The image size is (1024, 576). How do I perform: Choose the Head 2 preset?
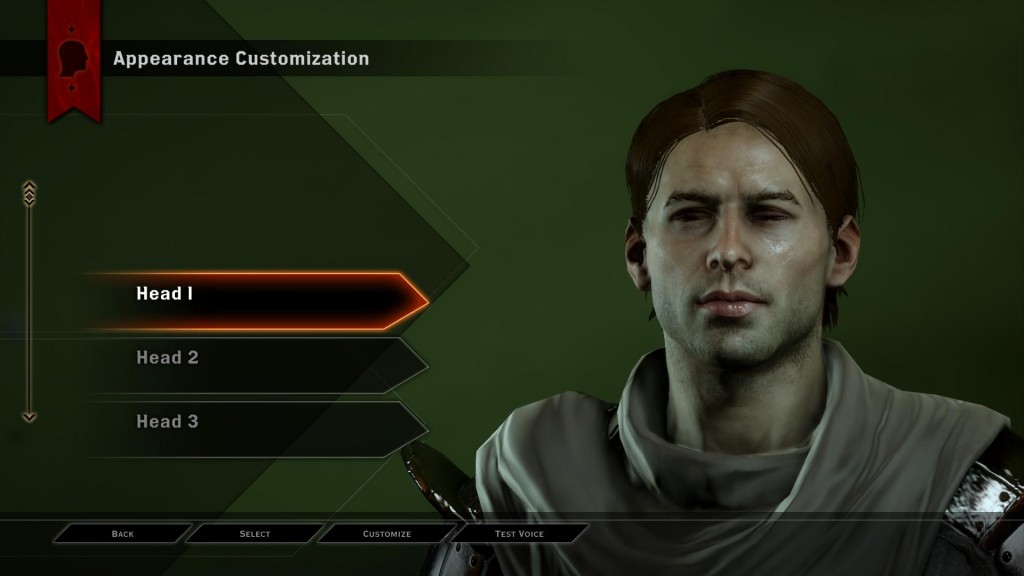point(250,358)
